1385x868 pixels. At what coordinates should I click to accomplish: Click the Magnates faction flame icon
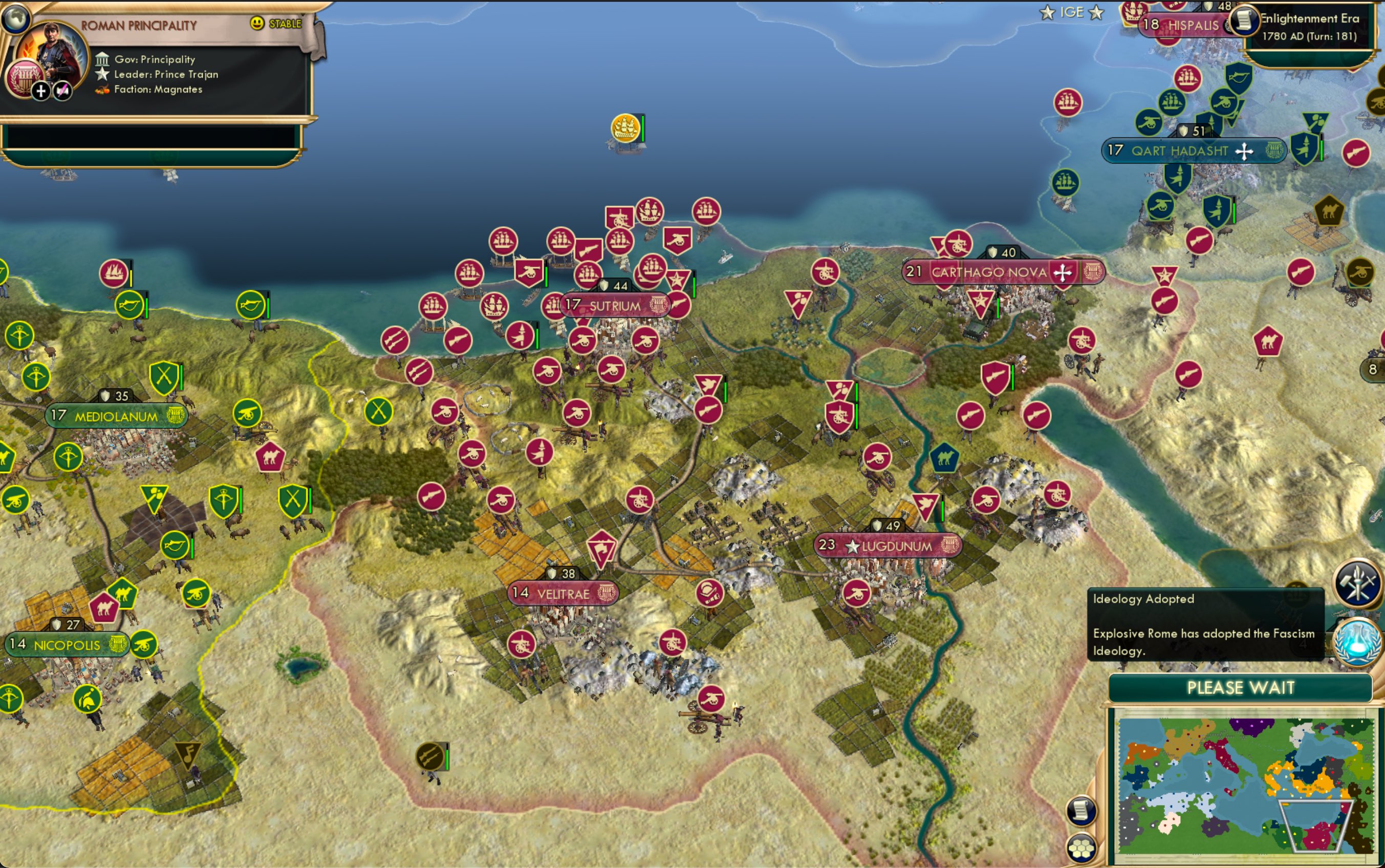click(x=103, y=89)
